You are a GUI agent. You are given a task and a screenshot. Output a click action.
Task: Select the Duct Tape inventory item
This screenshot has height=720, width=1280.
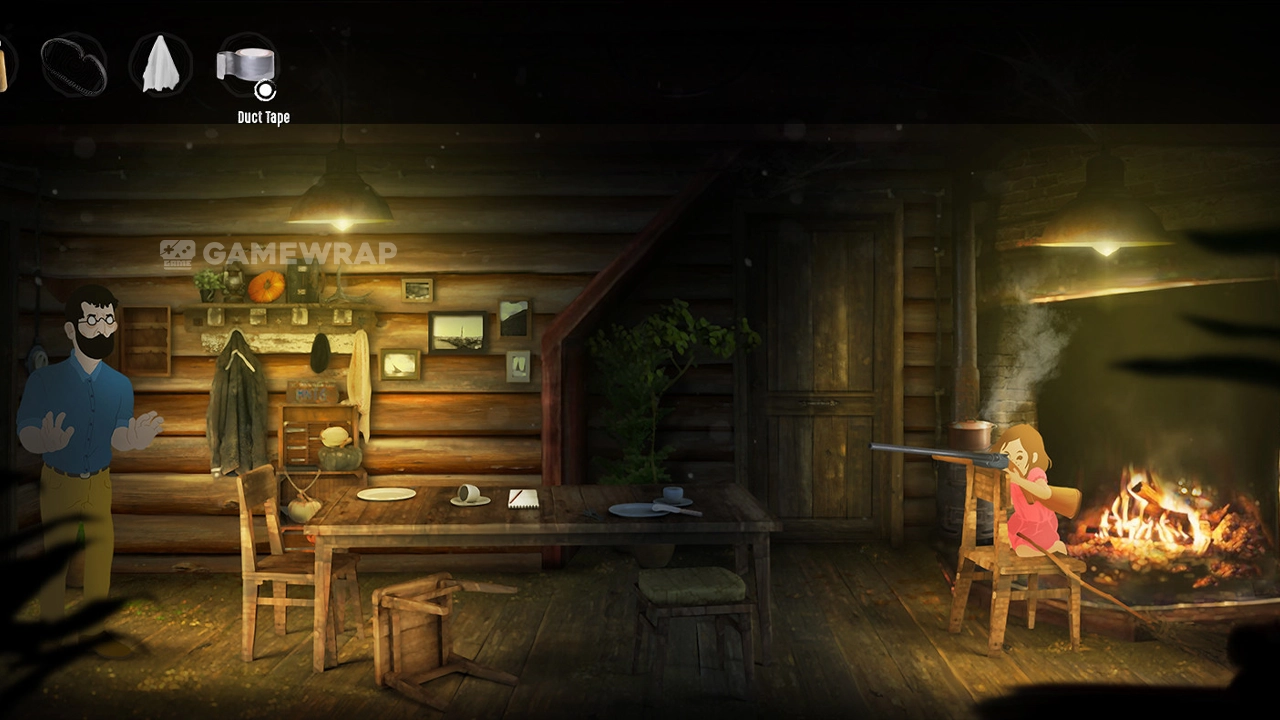tap(246, 65)
